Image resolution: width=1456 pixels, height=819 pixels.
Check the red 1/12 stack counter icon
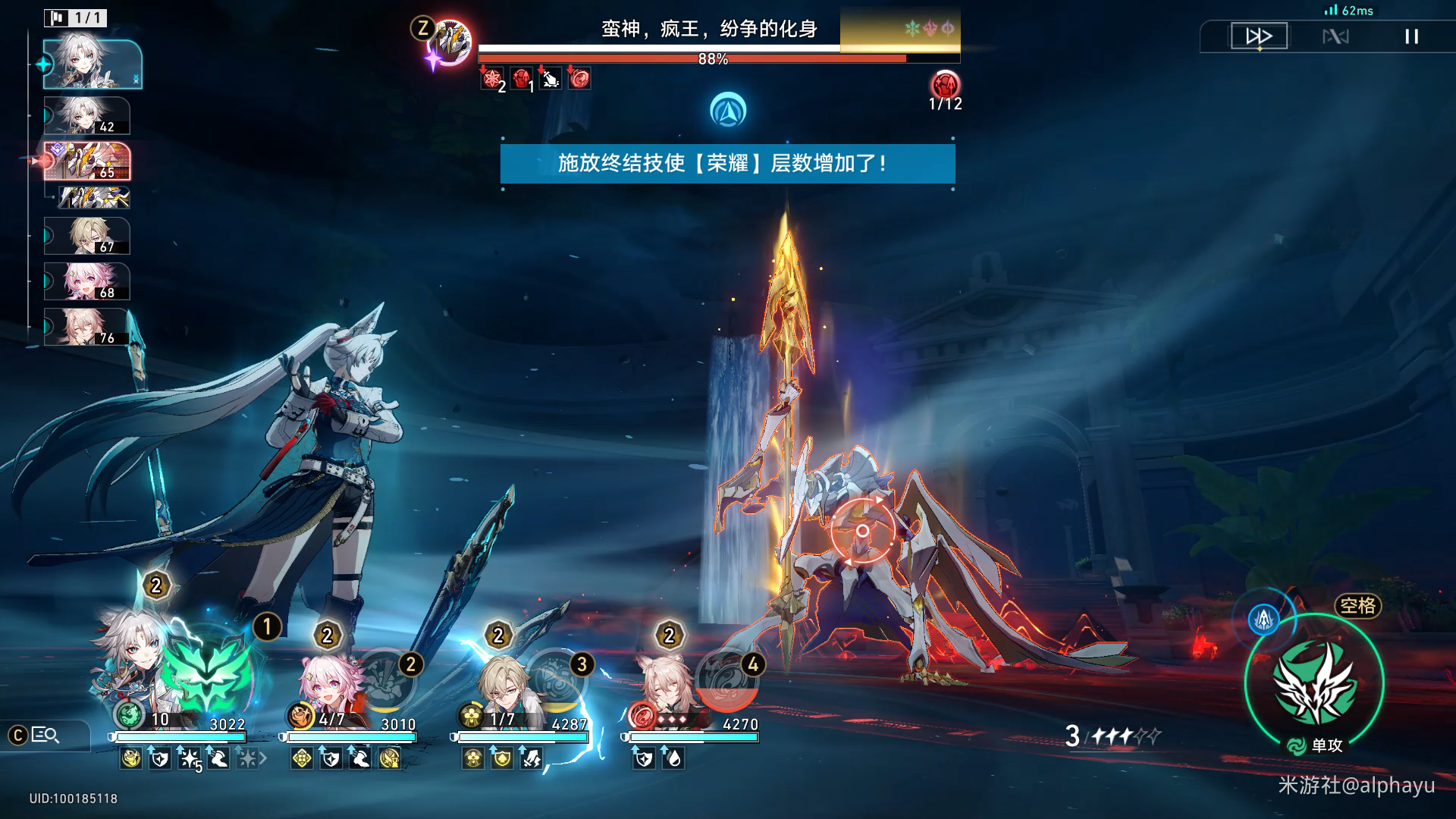click(945, 85)
